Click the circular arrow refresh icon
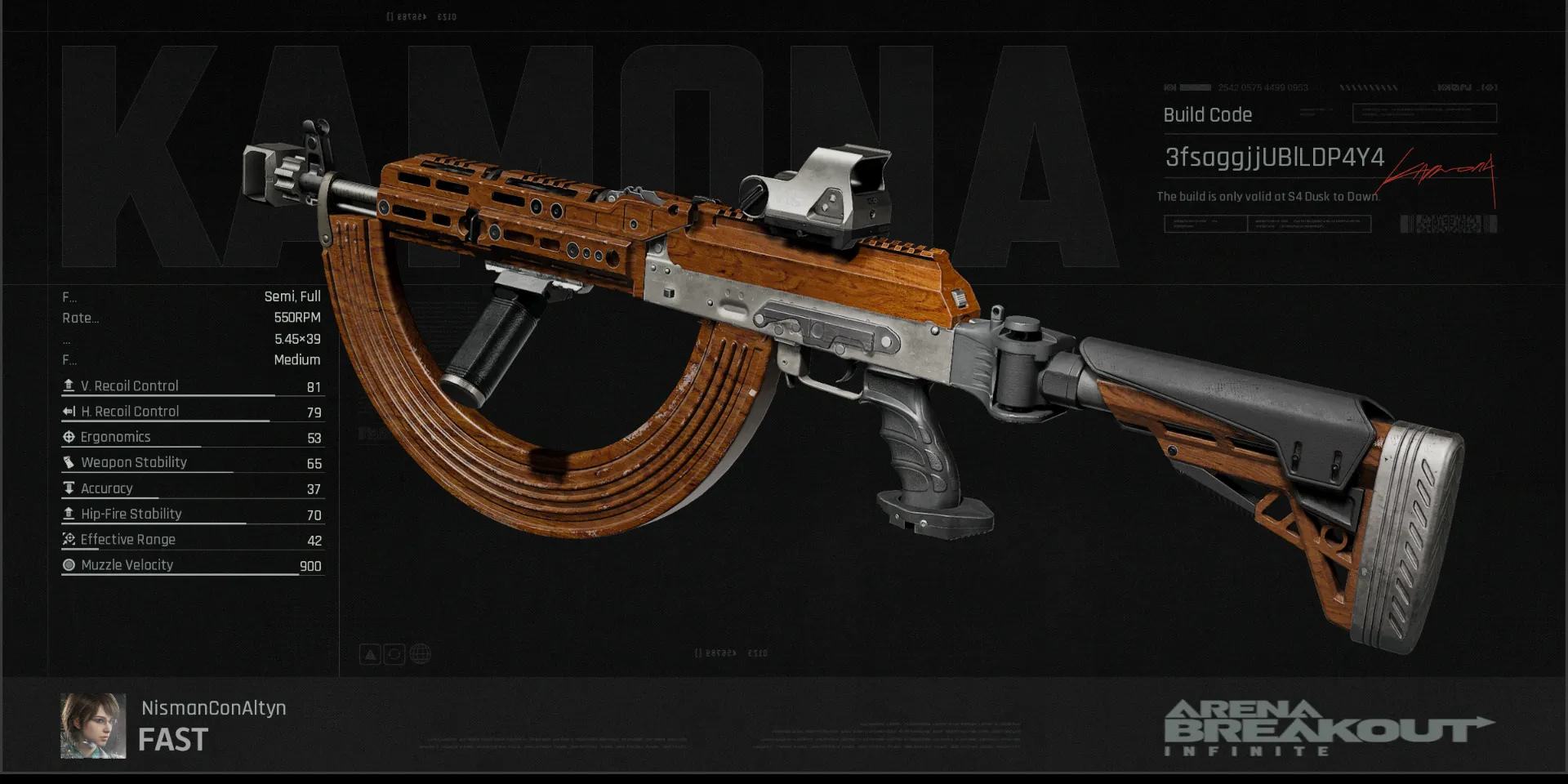This screenshot has height=784, width=1568. 394,654
